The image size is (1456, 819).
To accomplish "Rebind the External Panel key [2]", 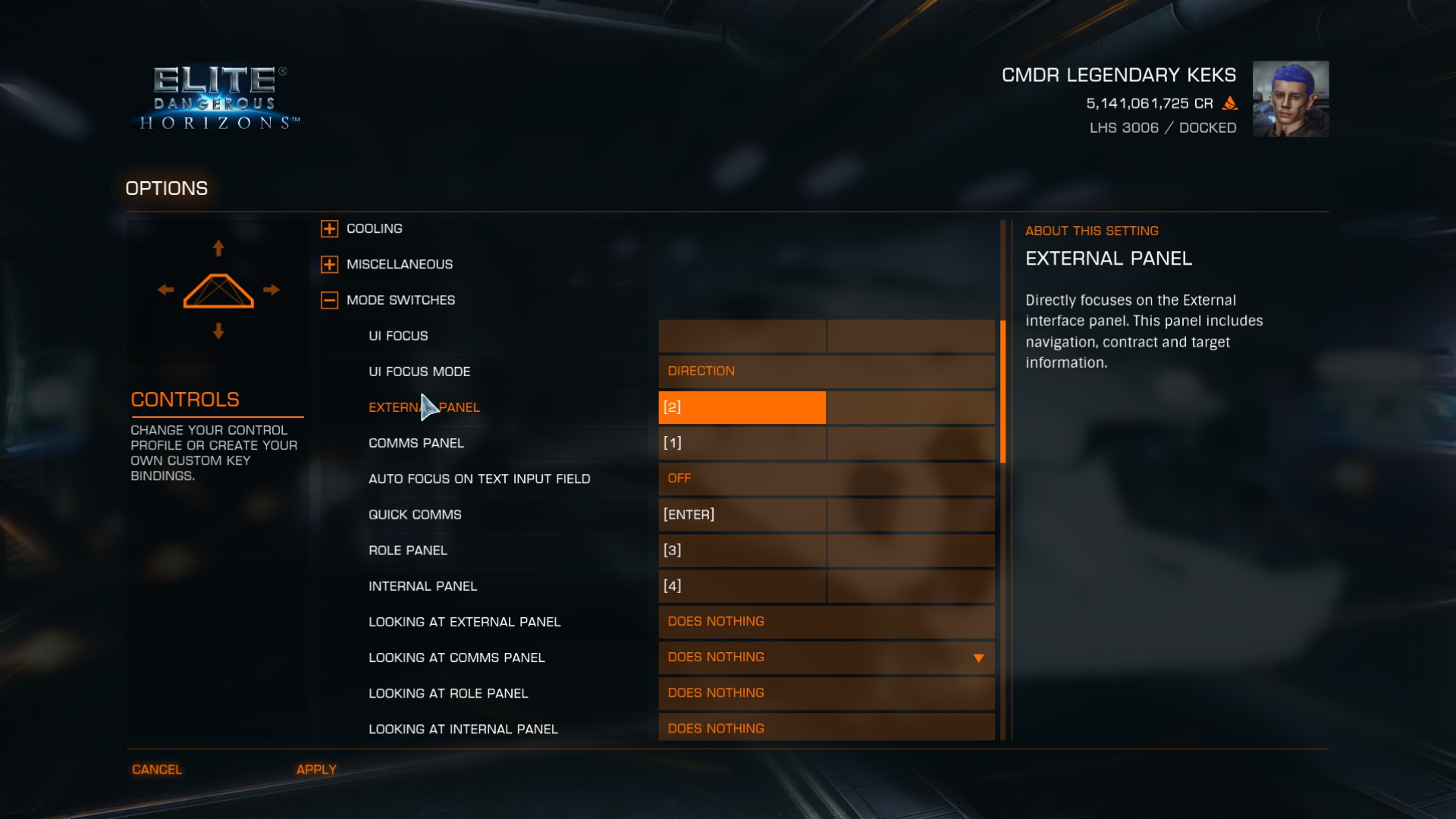I will pyautogui.click(x=742, y=407).
